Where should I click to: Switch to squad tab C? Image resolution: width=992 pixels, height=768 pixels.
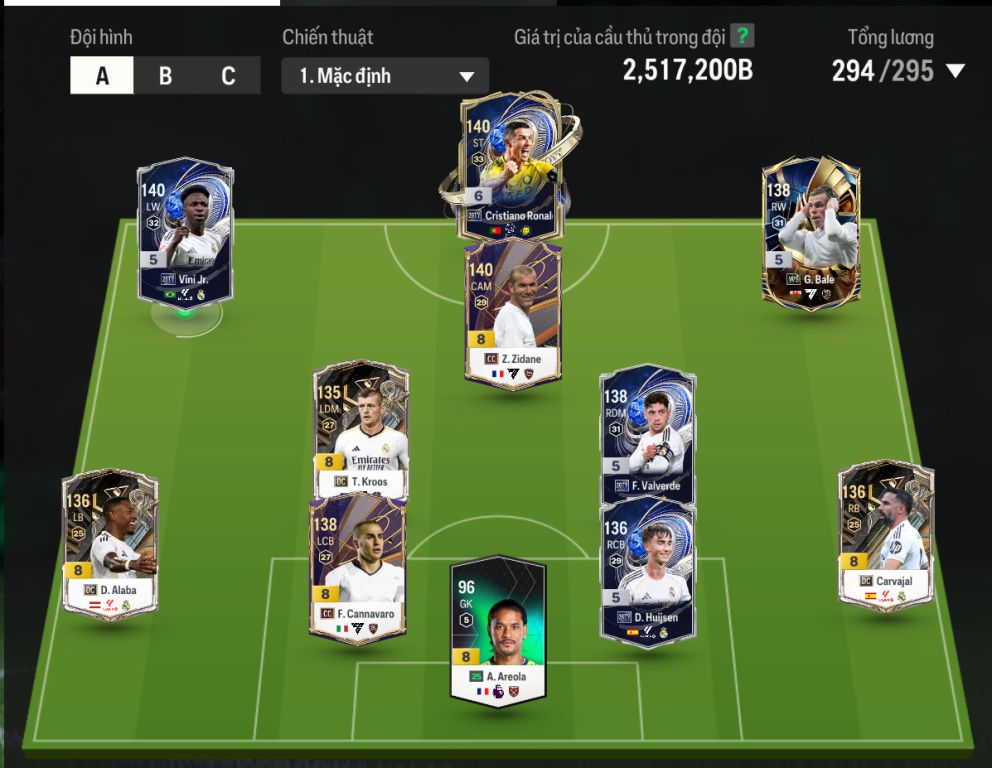pyautogui.click(x=228, y=76)
